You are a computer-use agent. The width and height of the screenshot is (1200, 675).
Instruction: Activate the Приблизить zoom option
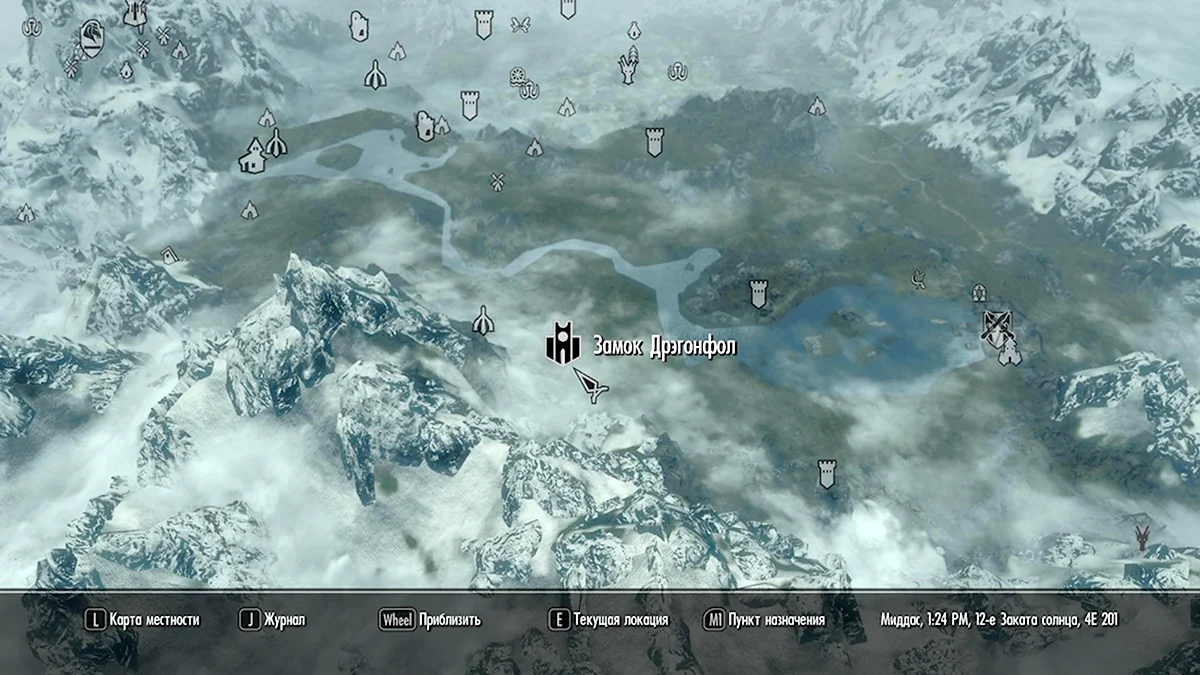(x=431, y=620)
